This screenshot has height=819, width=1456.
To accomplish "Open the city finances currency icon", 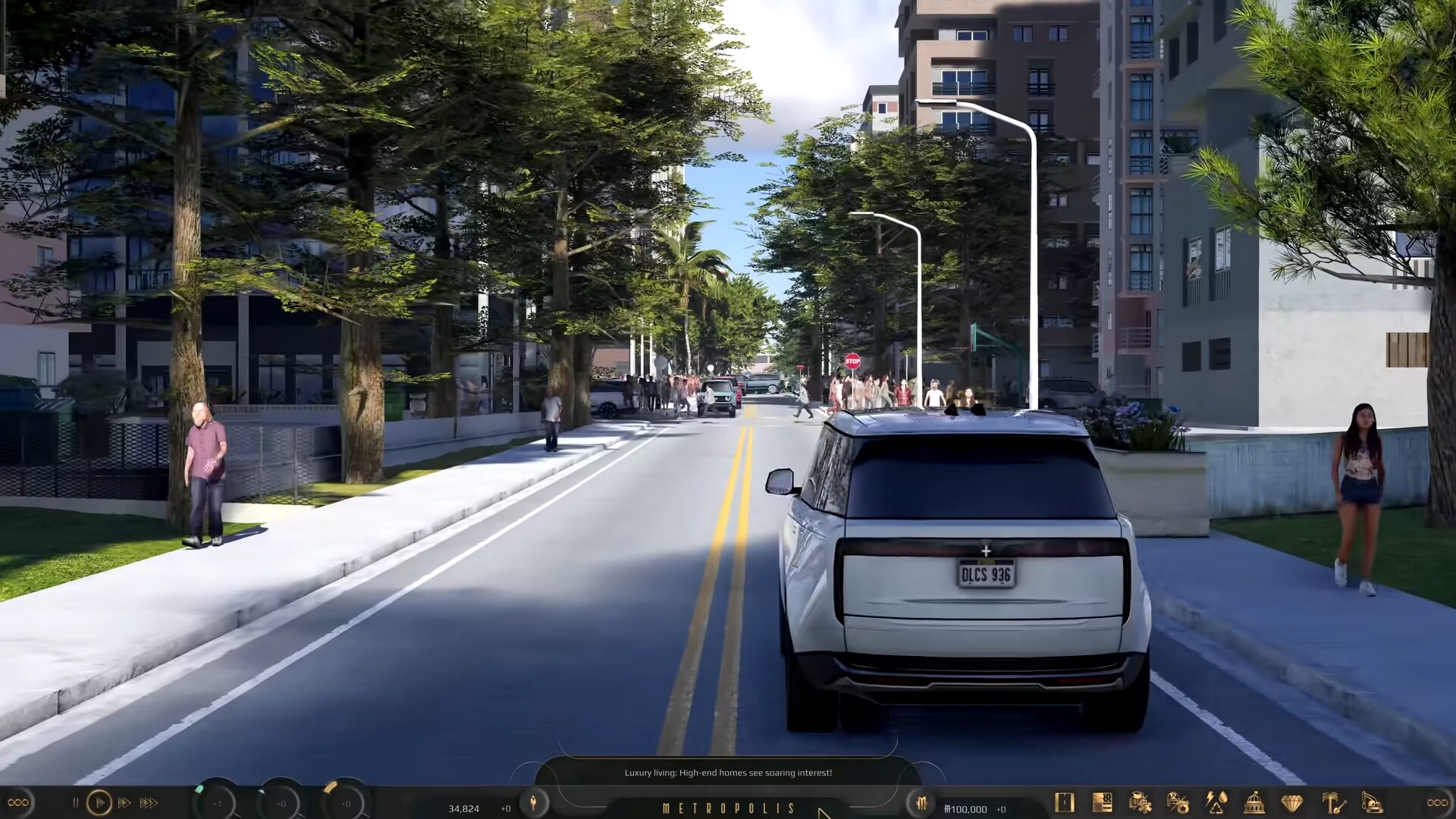I will pos(921,803).
